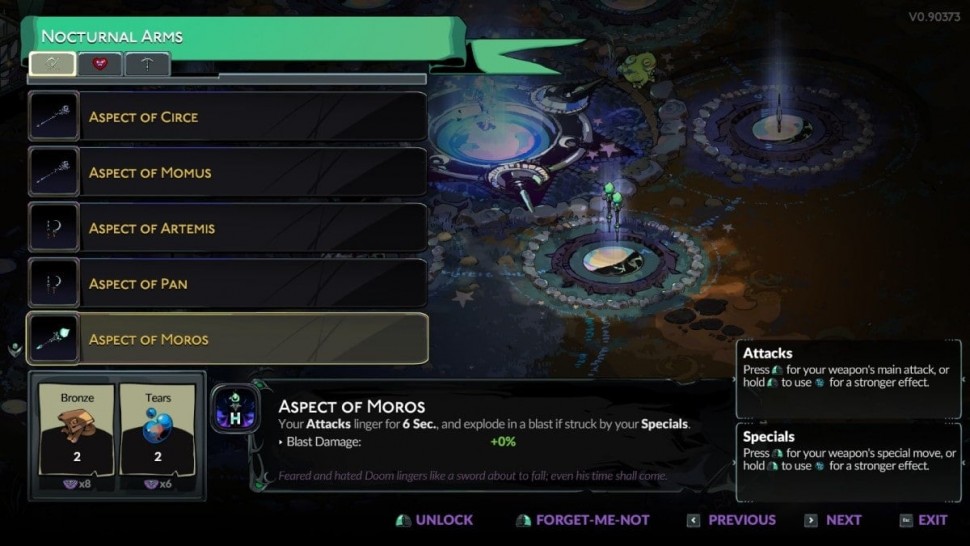Inspect the Bronze resource cost card
Screen dimensions: 970x546
(x=77, y=436)
